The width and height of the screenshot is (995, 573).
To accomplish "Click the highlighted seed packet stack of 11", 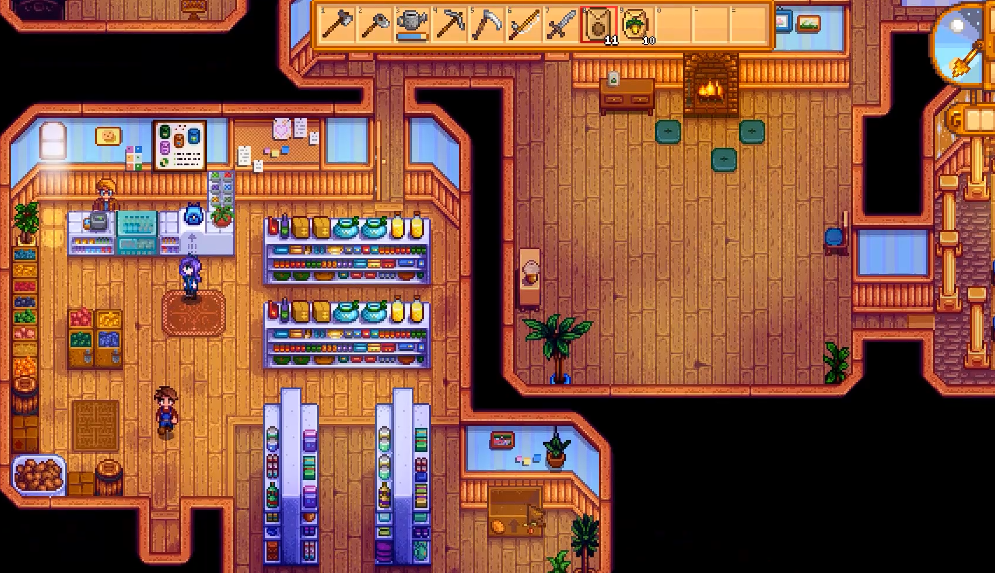I will (x=599, y=24).
